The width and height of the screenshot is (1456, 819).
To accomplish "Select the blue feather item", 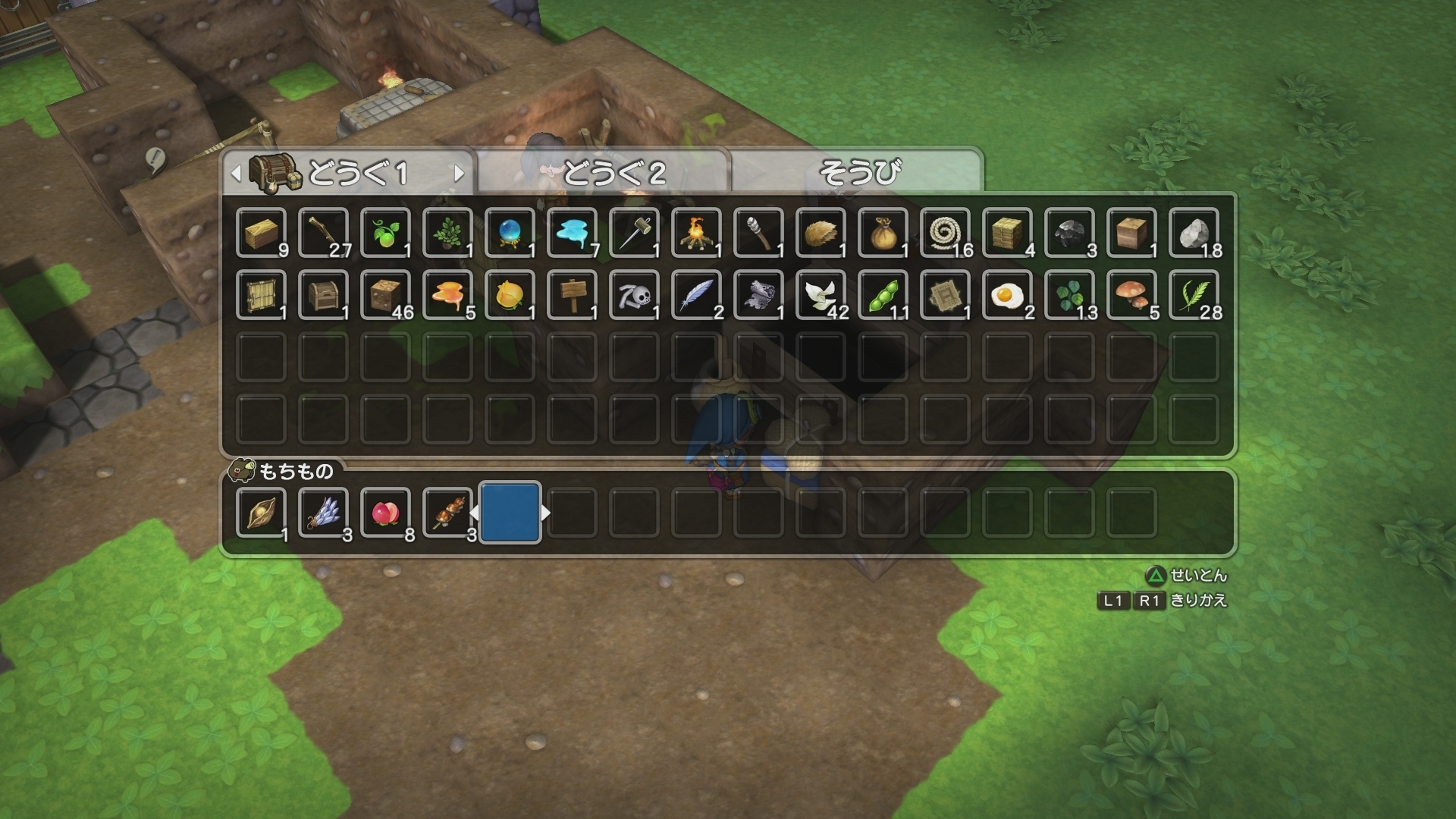I will (697, 296).
